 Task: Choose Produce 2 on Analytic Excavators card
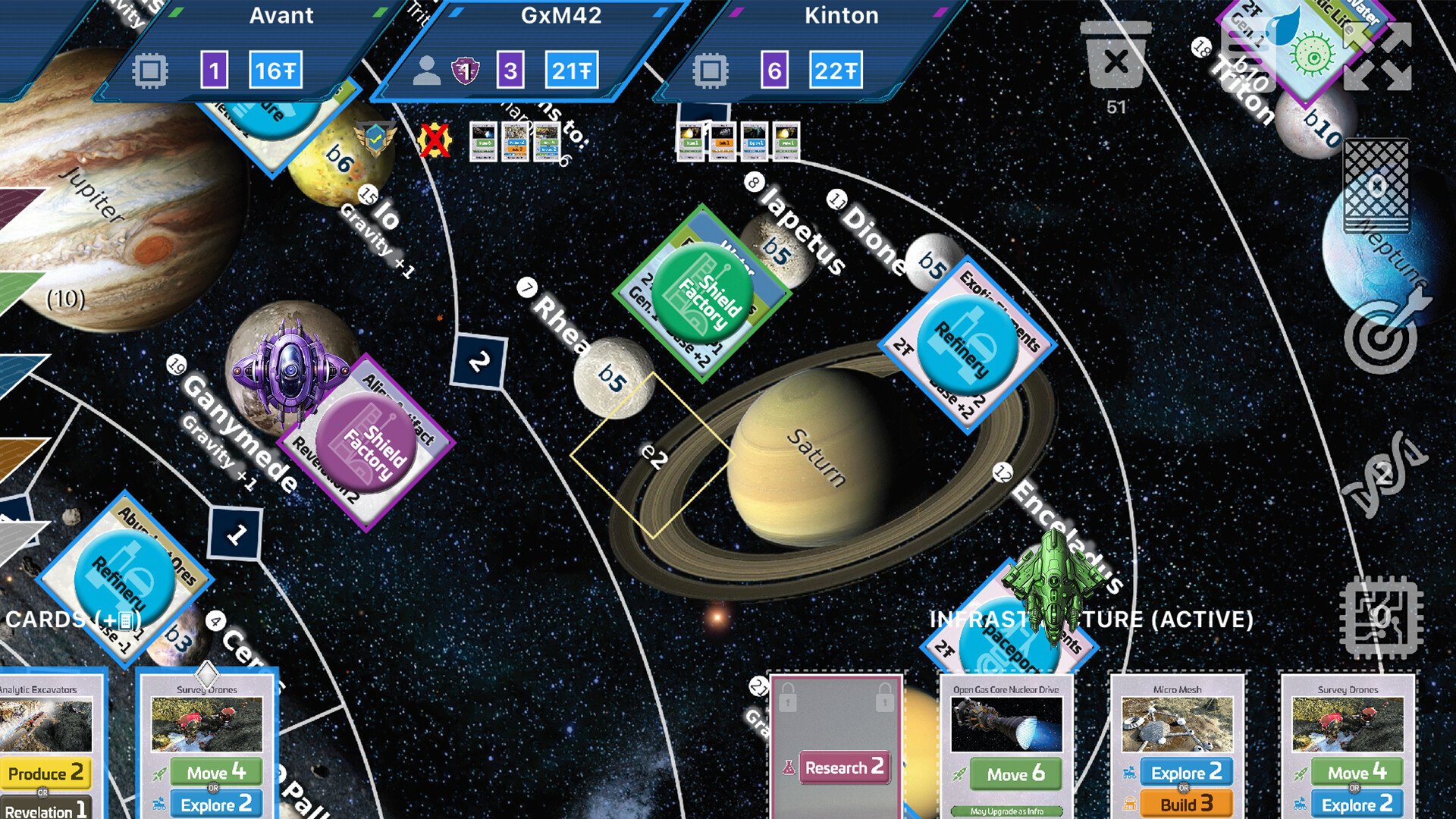tap(45, 774)
